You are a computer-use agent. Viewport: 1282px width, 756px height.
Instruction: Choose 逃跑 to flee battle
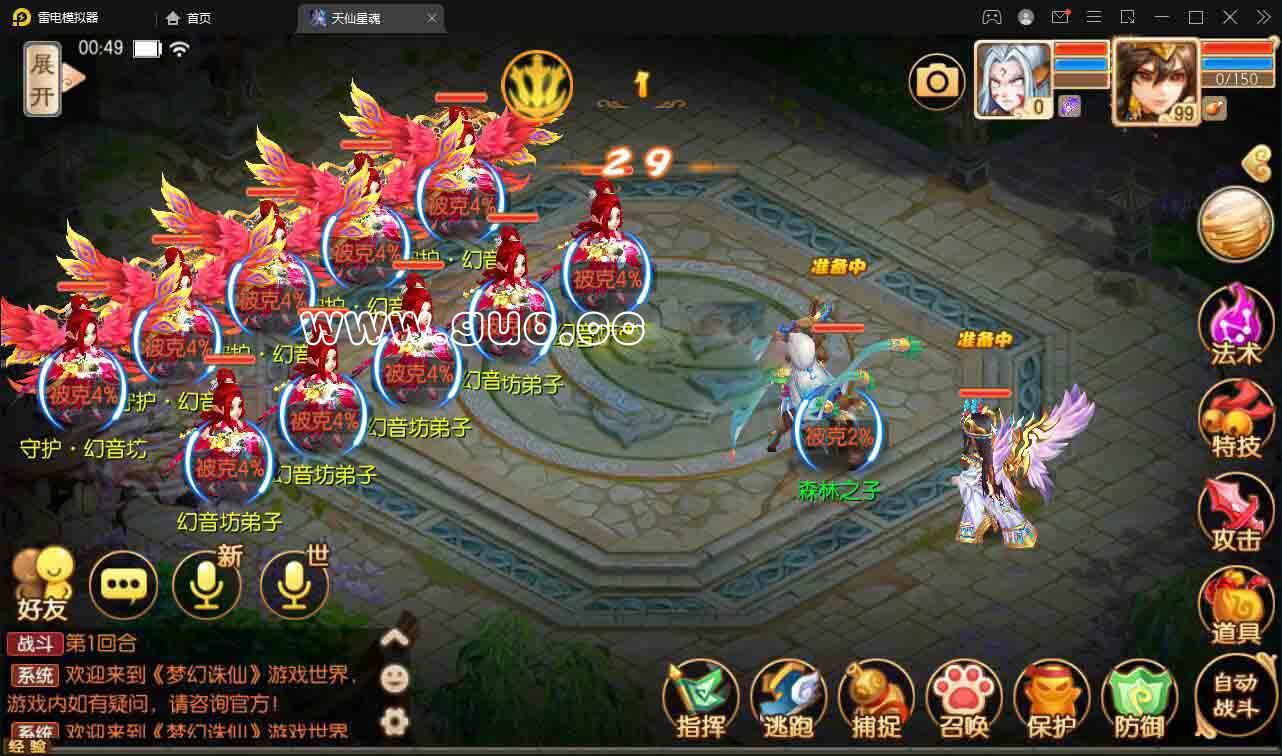788,699
